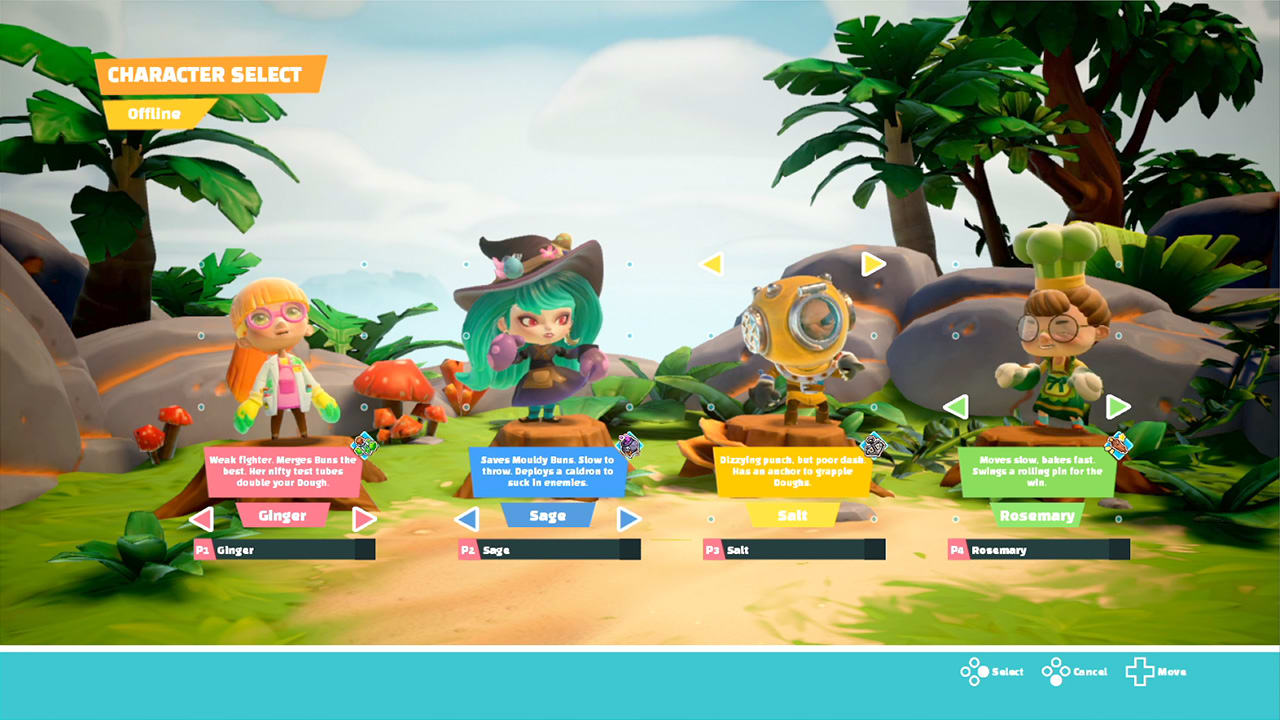Click the Rosemary name plate
This screenshot has height=720, width=1280.
[x=1037, y=516]
